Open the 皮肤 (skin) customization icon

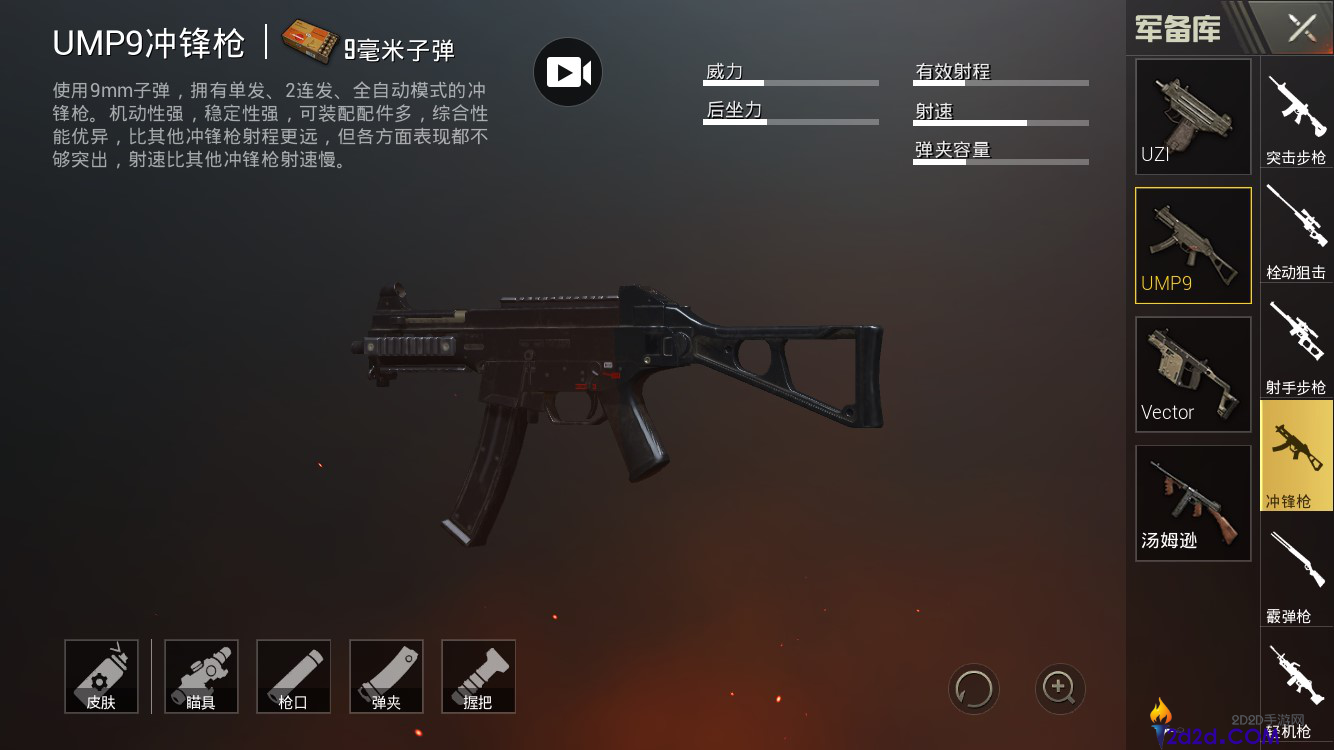click(101, 676)
